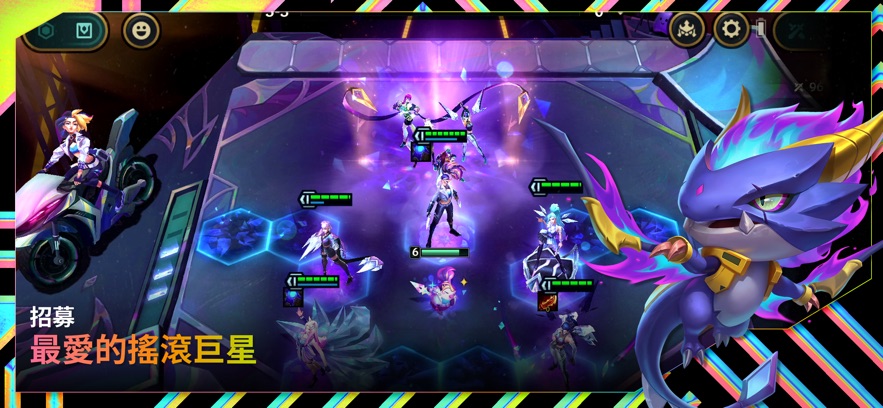The image size is (883, 408).
Task: Select the hexagon icon in the toggle
Action: click(46, 30)
